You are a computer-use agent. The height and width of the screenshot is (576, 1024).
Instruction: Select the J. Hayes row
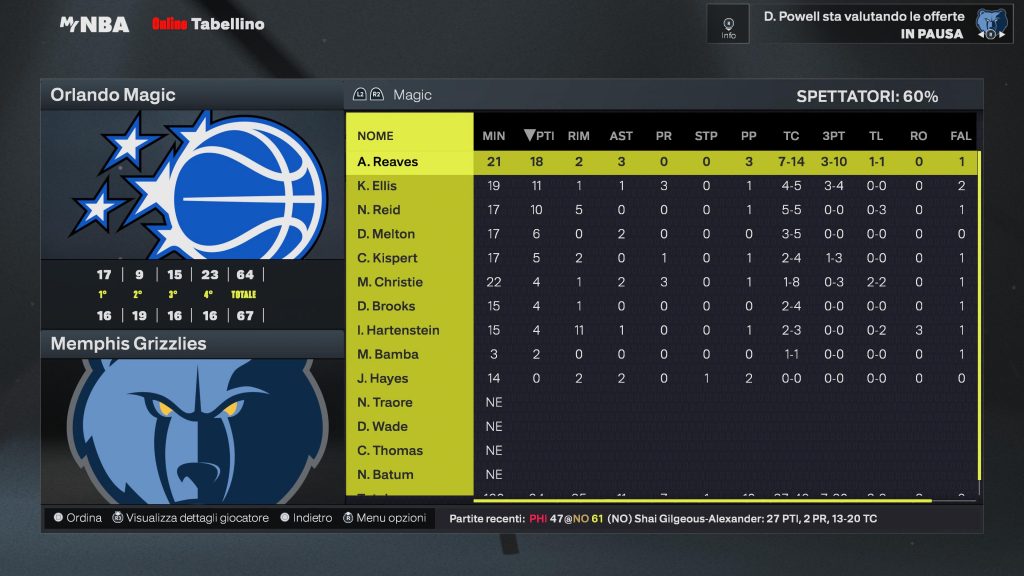point(383,378)
